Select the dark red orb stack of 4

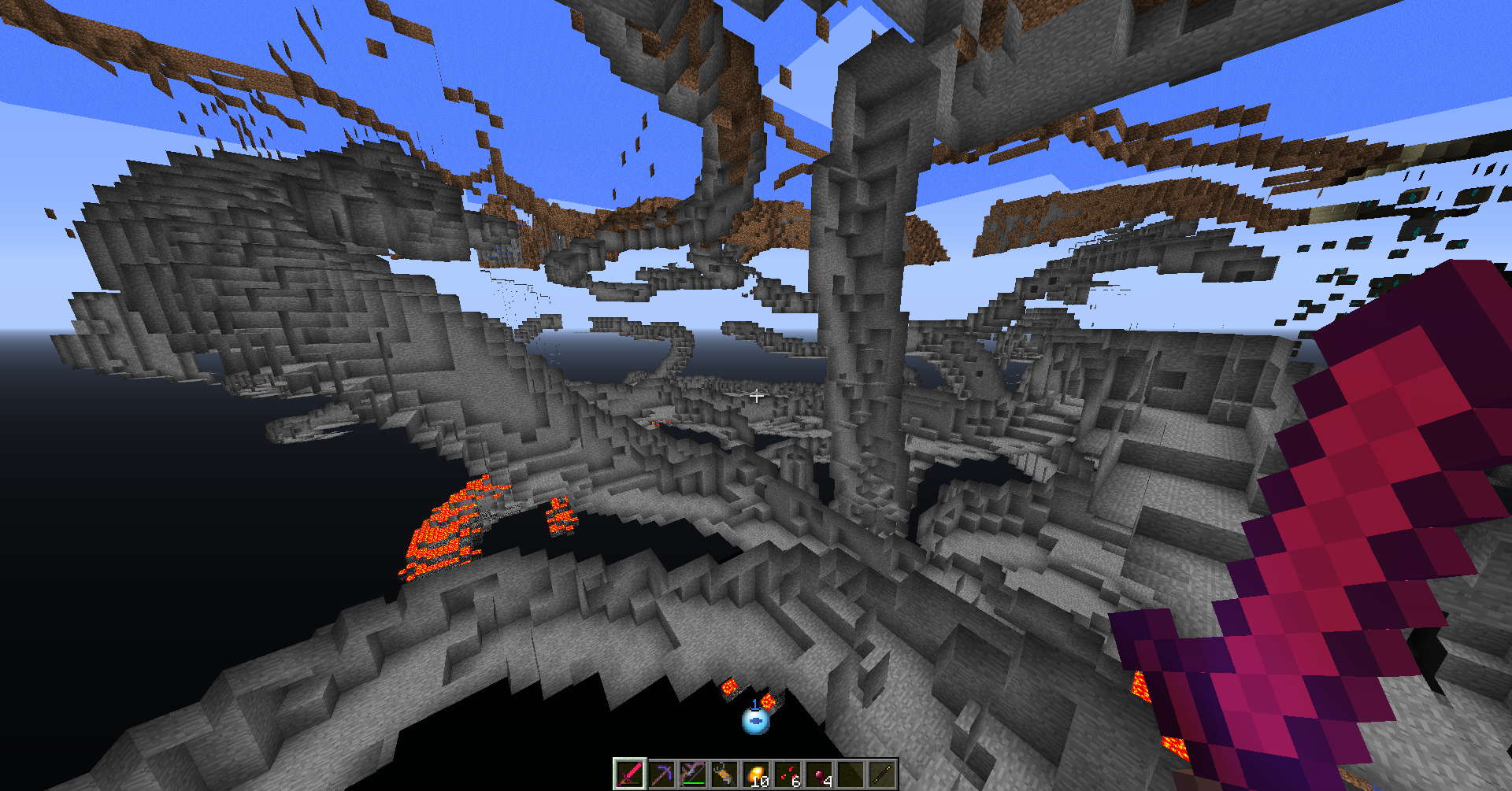[819, 774]
